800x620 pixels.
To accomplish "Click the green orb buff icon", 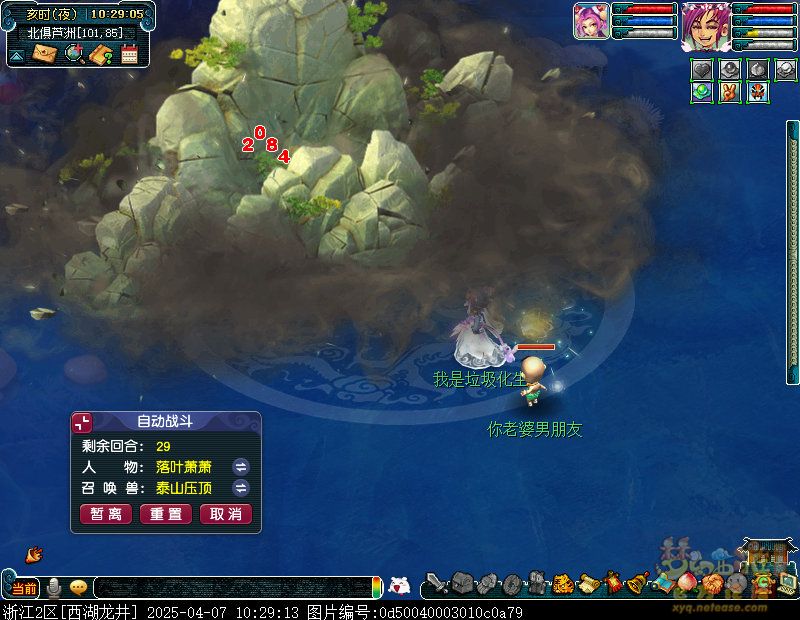I will 702,92.
